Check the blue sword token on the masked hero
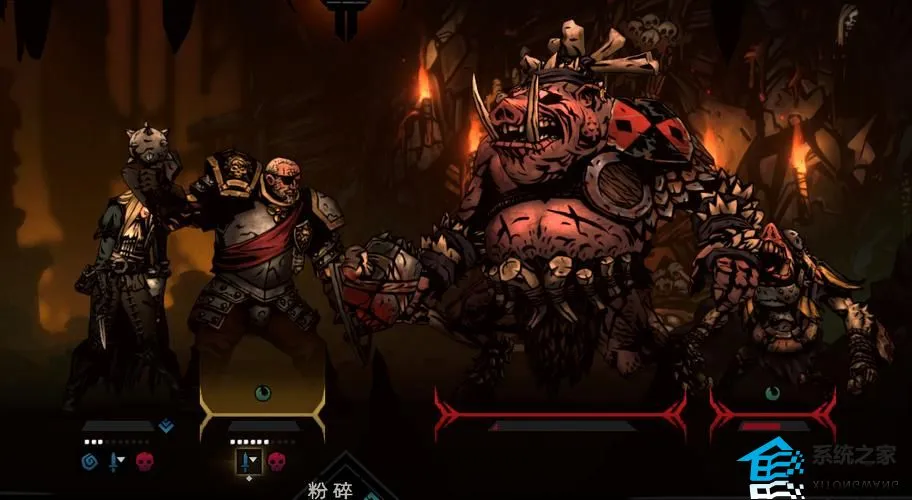 click(115, 461)
